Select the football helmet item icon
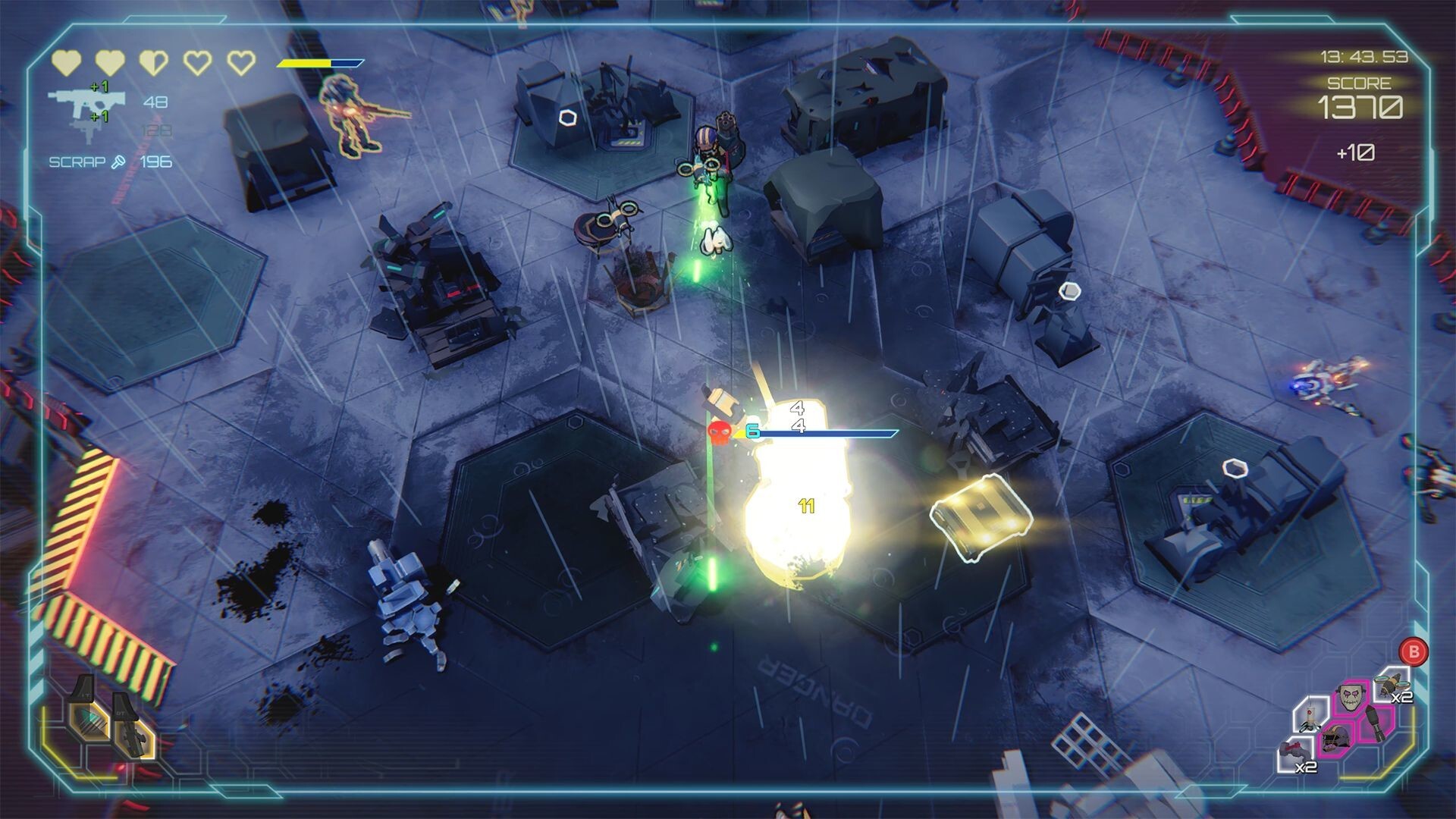This screenshot has height=819, width=1456. pos(1337,737)
